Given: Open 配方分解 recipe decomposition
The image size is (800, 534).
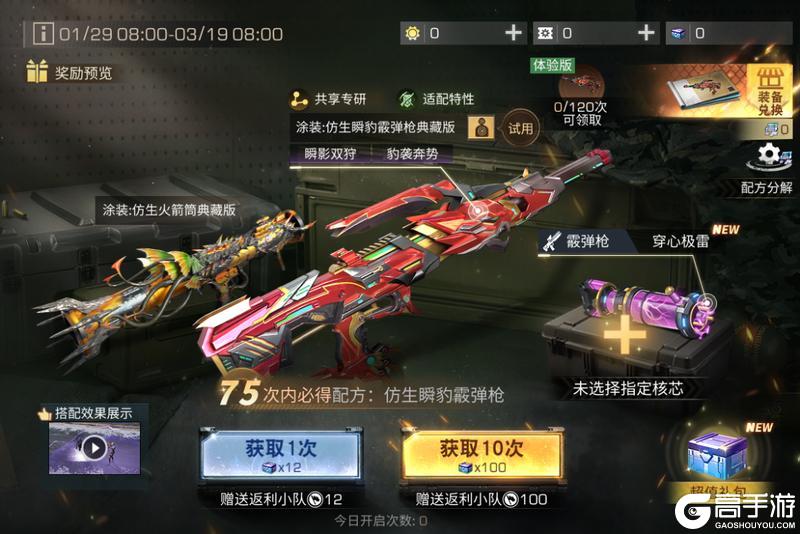Looking at the screenshot, I should click(x=767, y=167).
